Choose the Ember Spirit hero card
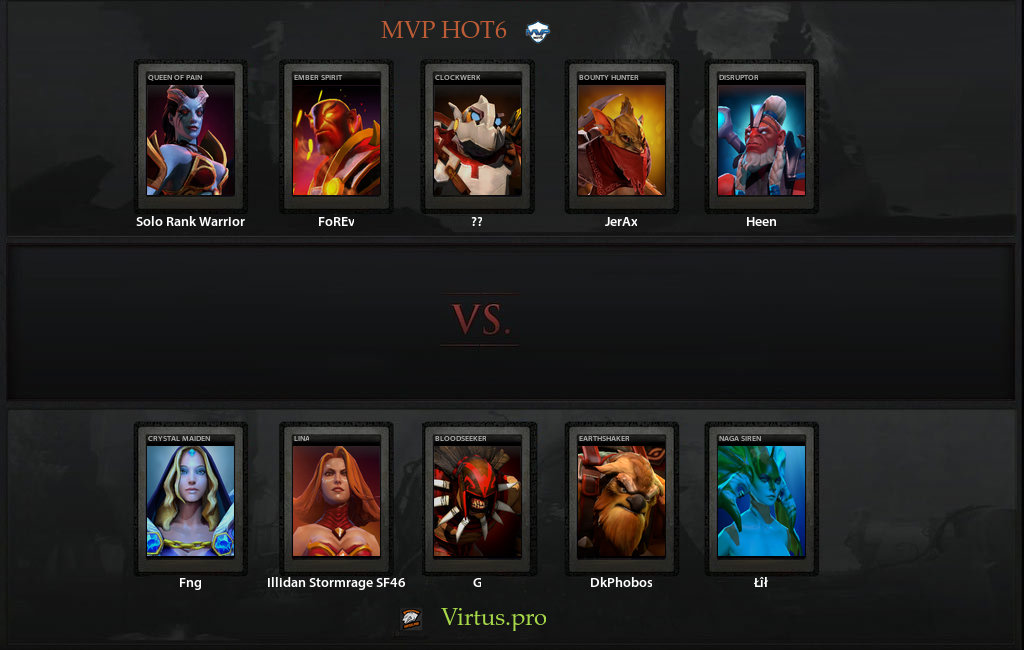This screenshot has width=1024, height=650. (336, 139)
